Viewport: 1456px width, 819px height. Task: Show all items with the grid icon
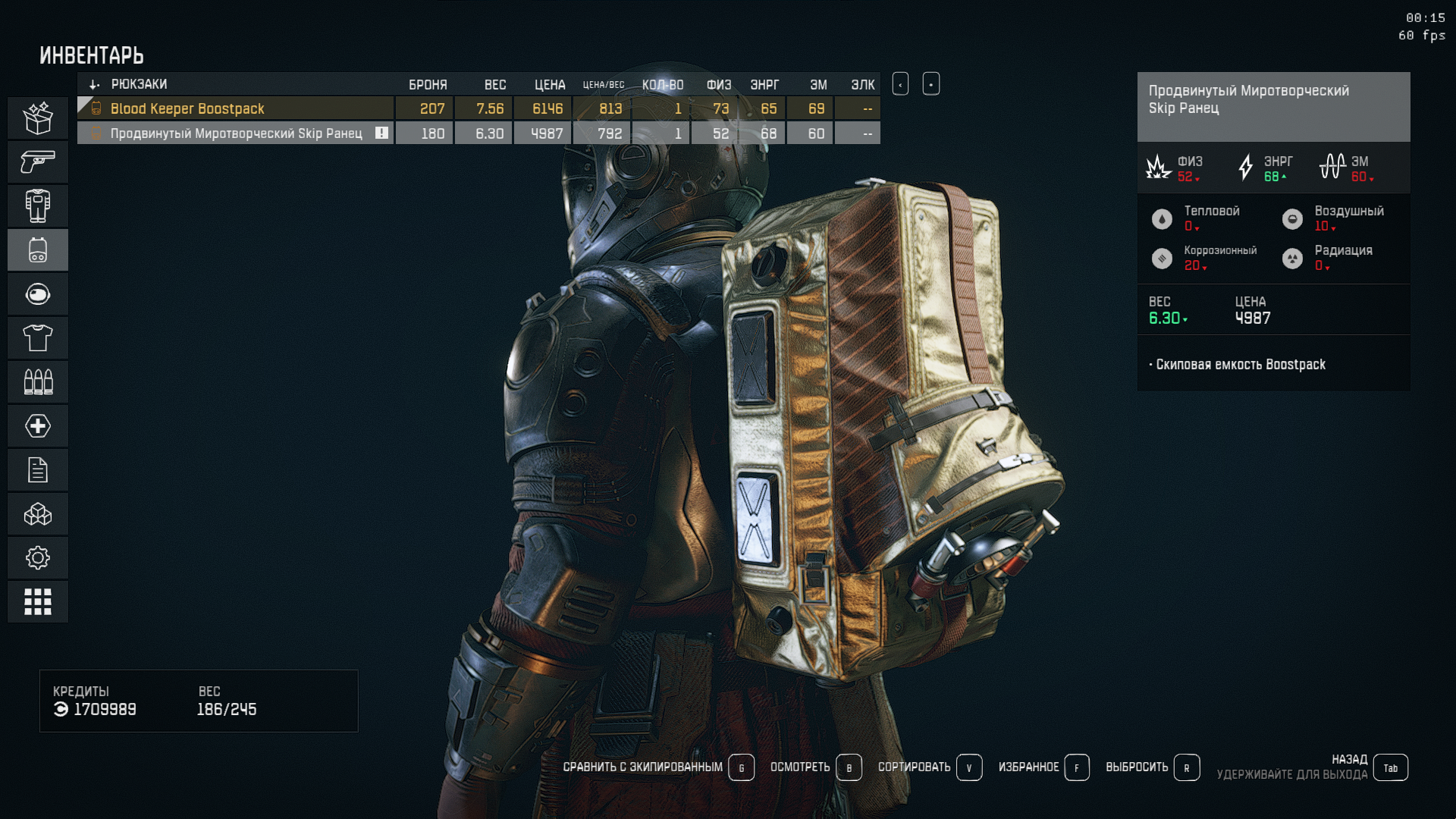38,602
